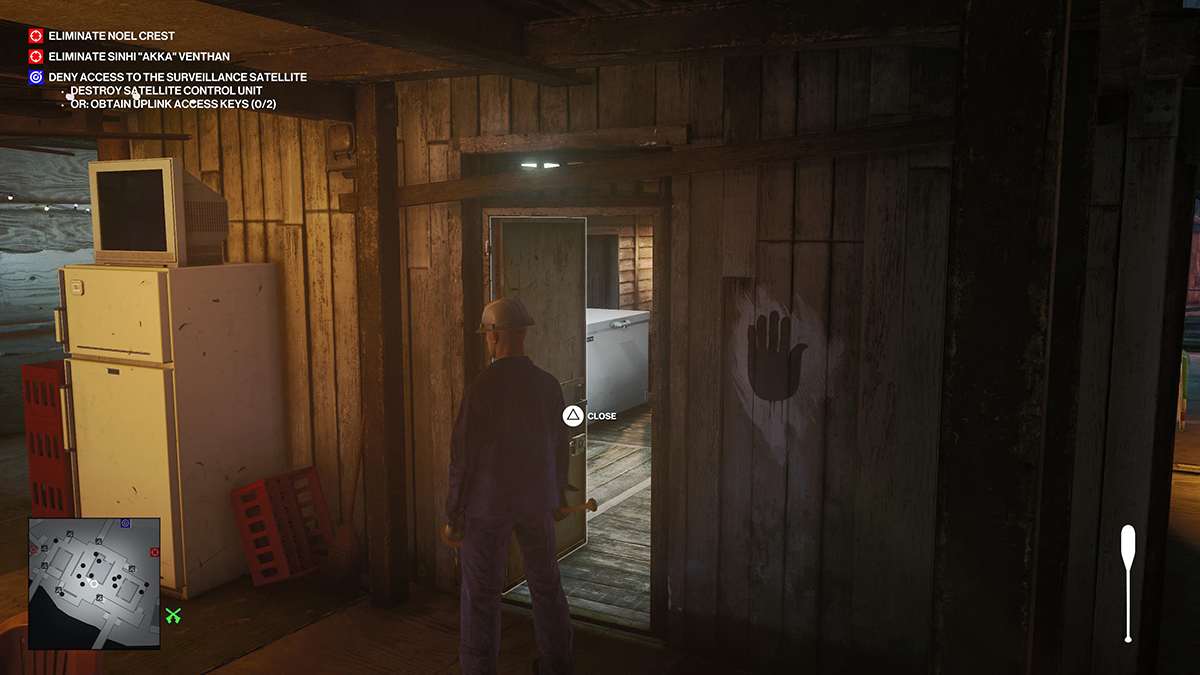Click the green crossed-weapons status icon

[x=174, y=616]
